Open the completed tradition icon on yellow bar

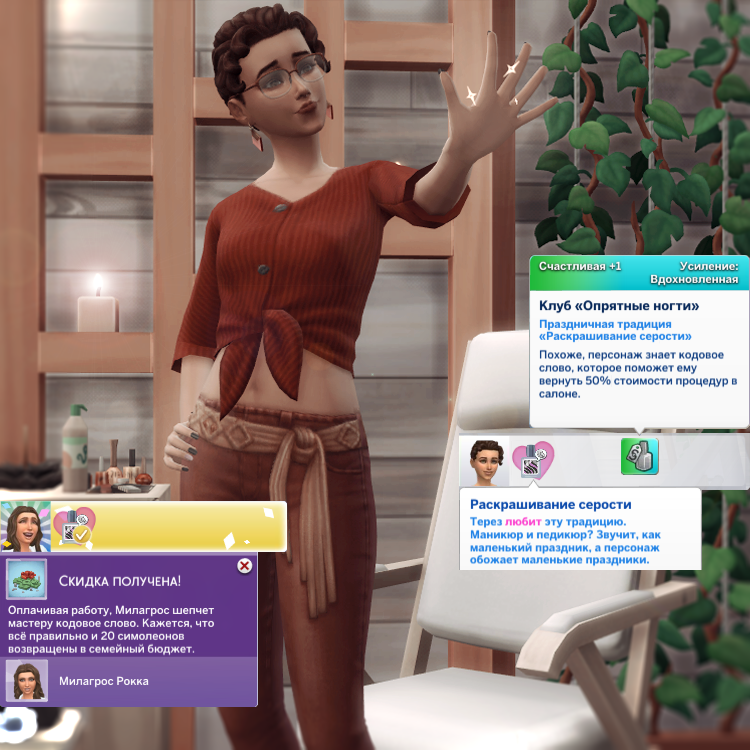(73, 526)
